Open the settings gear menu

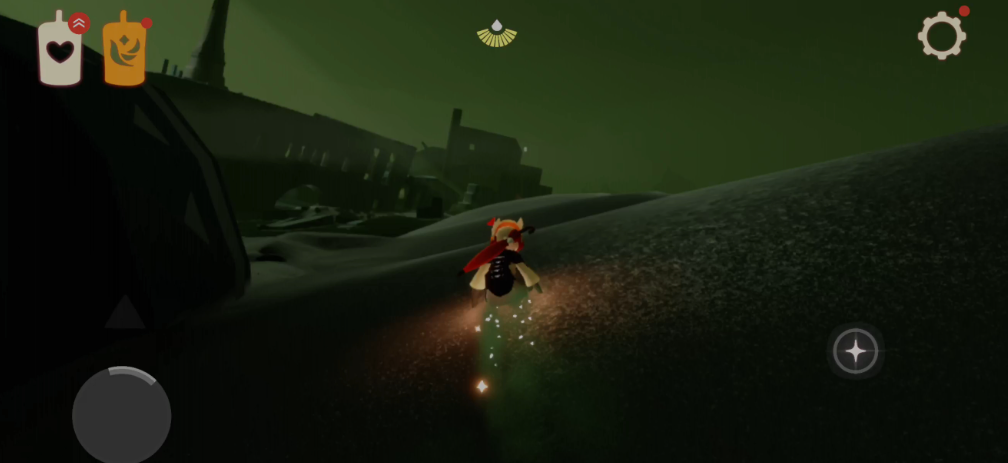[941, 36]
